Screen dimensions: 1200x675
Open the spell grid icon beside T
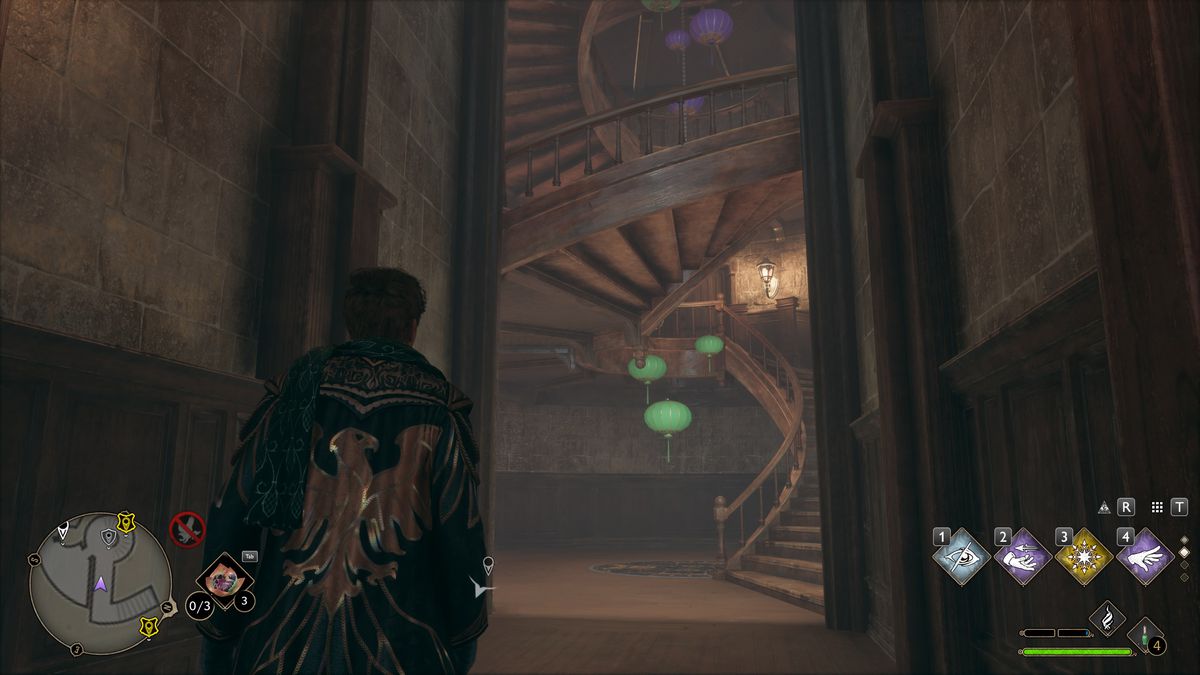click(1157, 507)
